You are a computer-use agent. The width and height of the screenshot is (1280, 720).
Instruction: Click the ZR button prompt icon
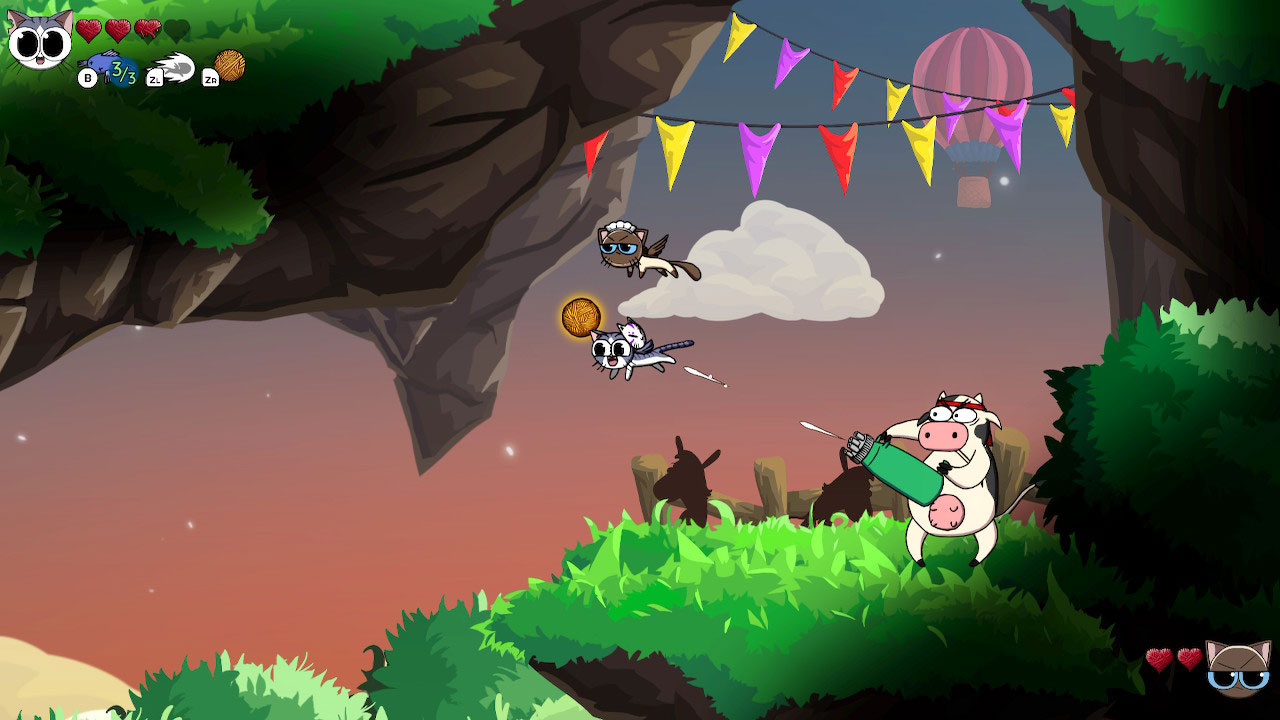[210, 77]
